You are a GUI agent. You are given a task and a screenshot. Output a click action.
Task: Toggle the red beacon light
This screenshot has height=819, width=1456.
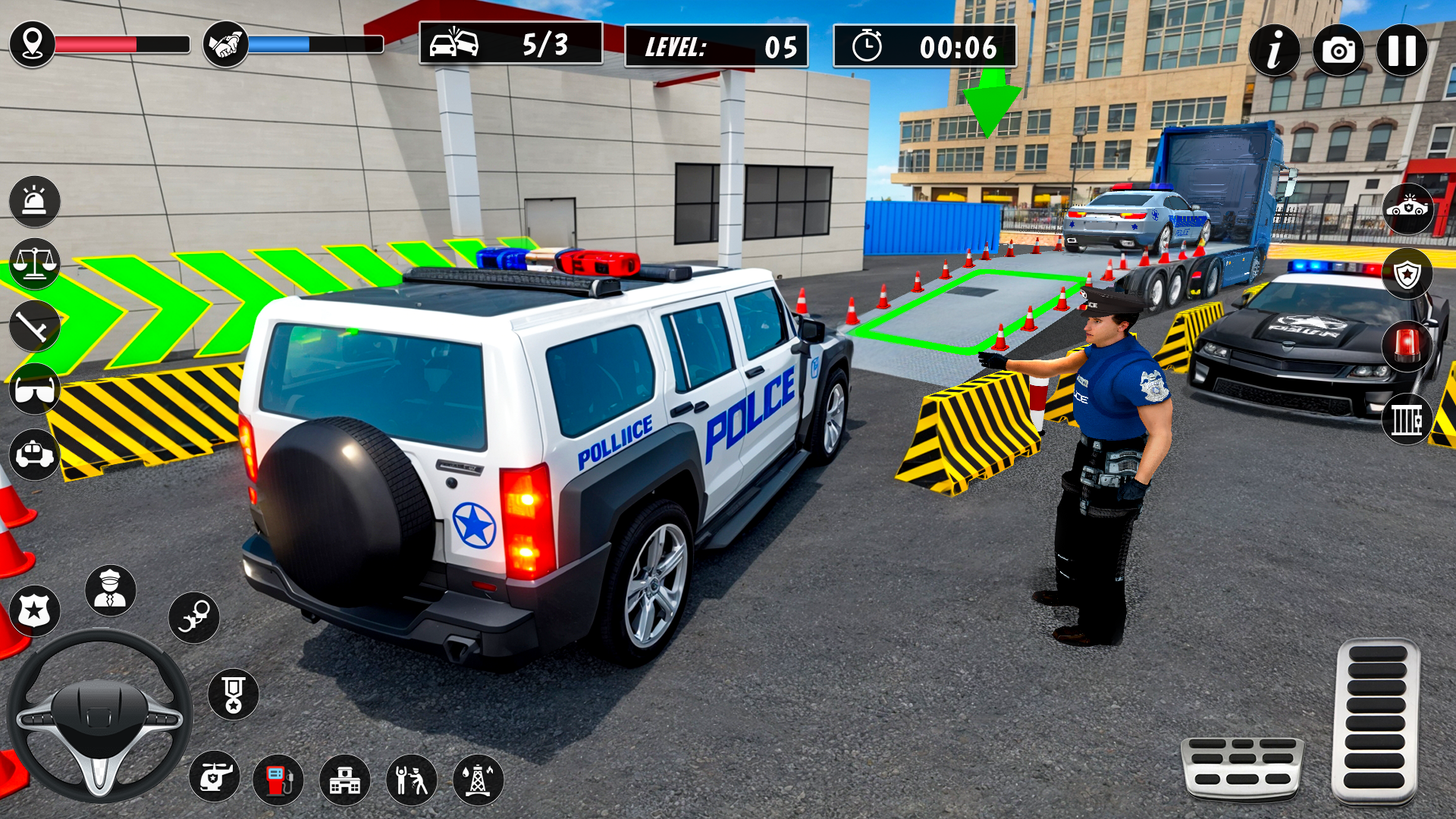1409,347
